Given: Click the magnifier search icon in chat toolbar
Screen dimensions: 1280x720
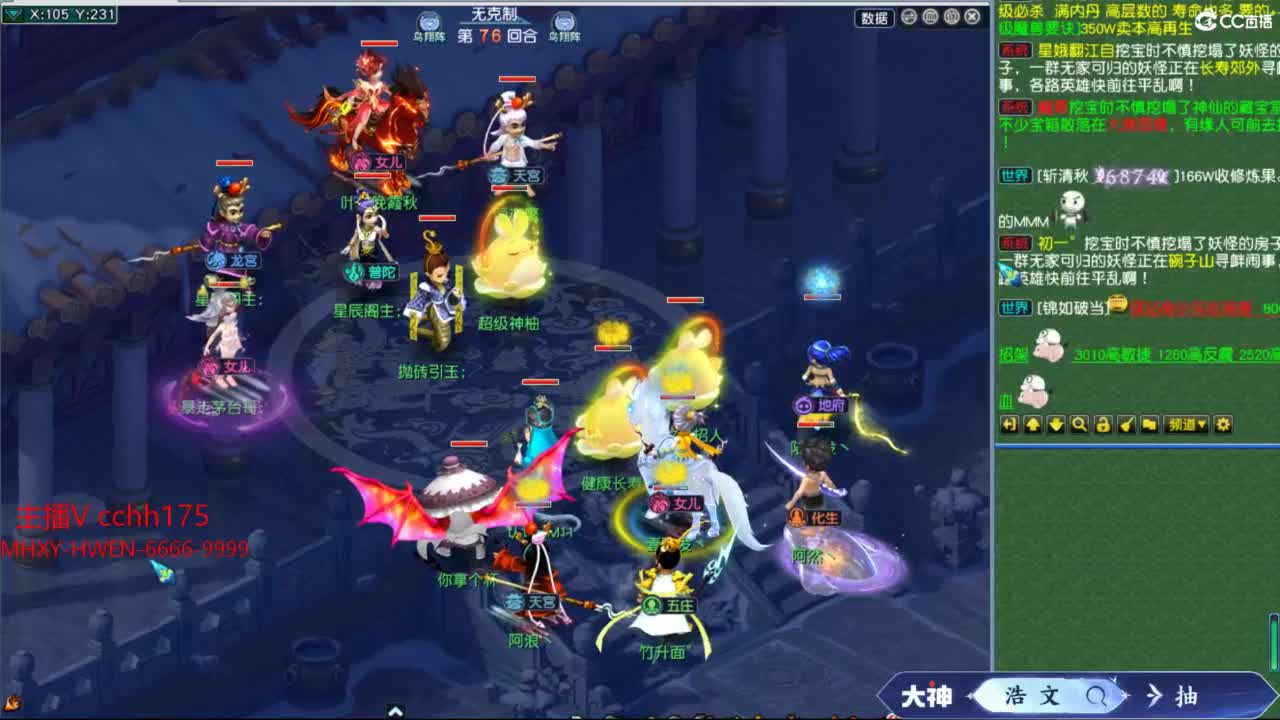Looking at the screenshot, I should (1079, 425).
